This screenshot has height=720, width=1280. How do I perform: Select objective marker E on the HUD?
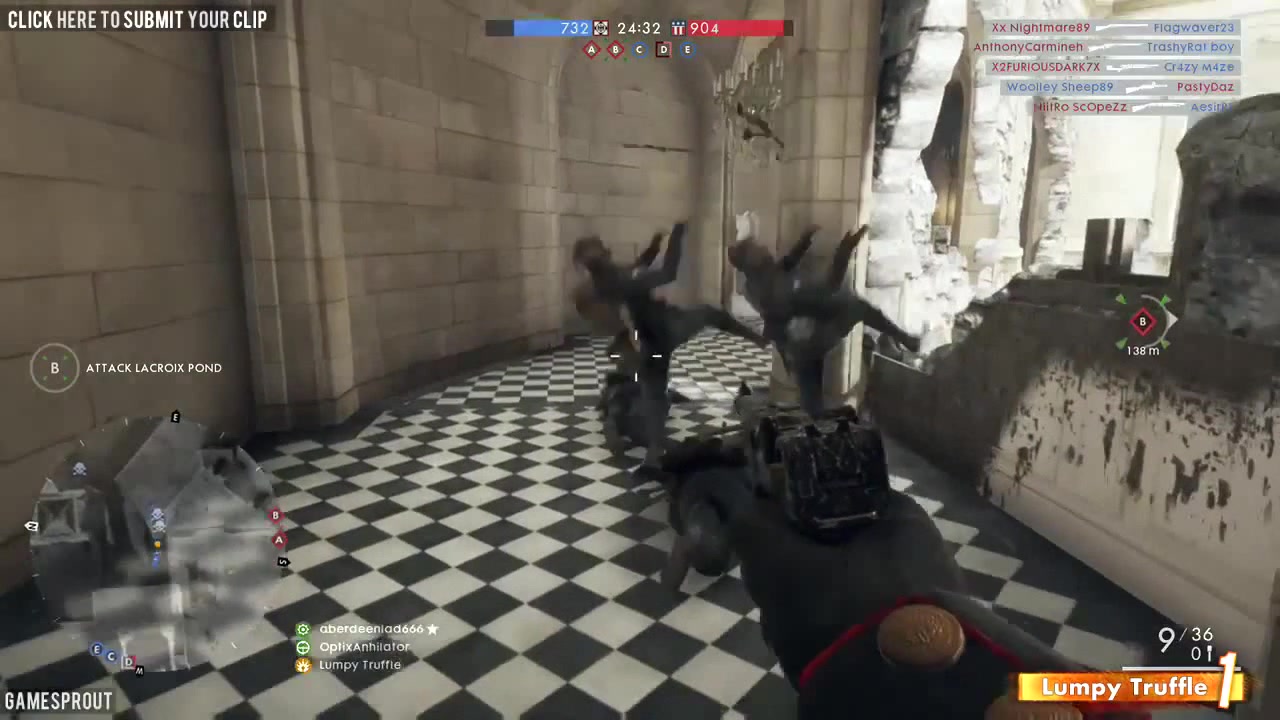(x=687, y=49)
